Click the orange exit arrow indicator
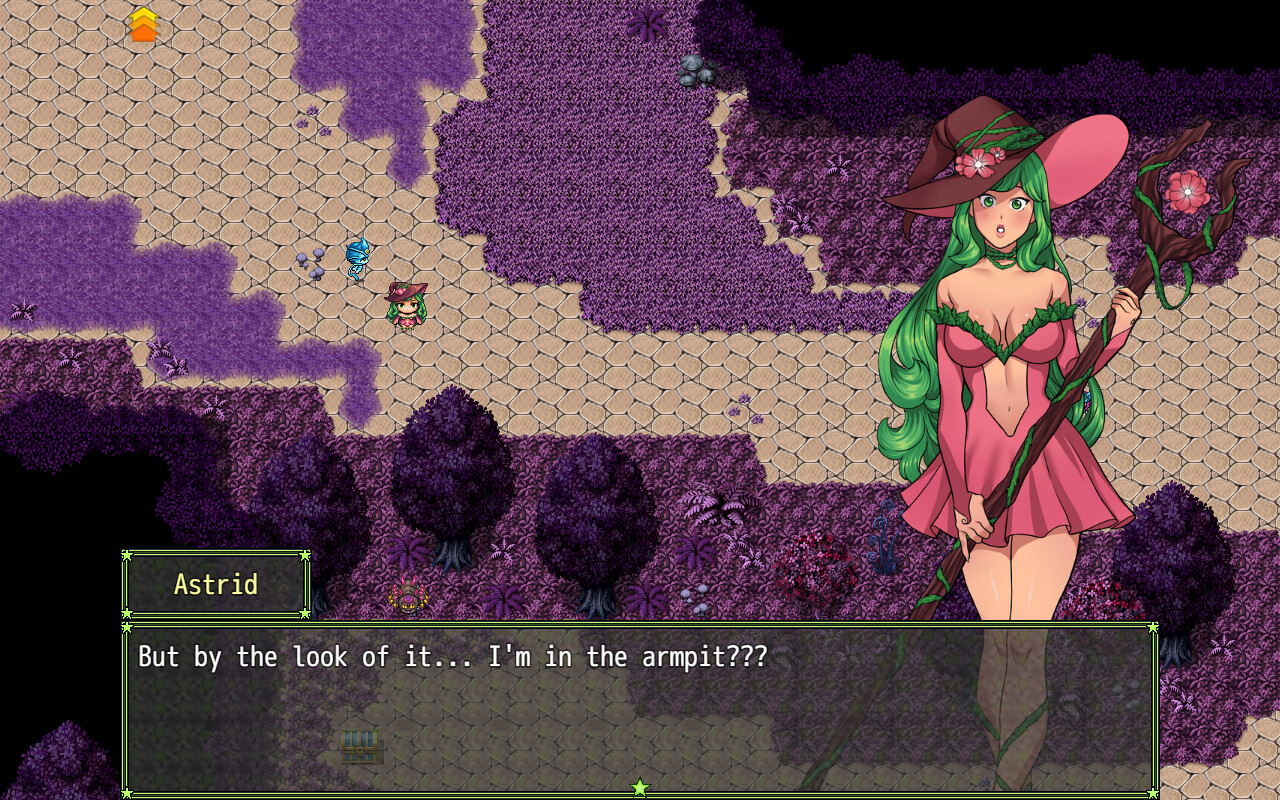The height and width of the screenshot is (800, 1280). tap(144, 22)
